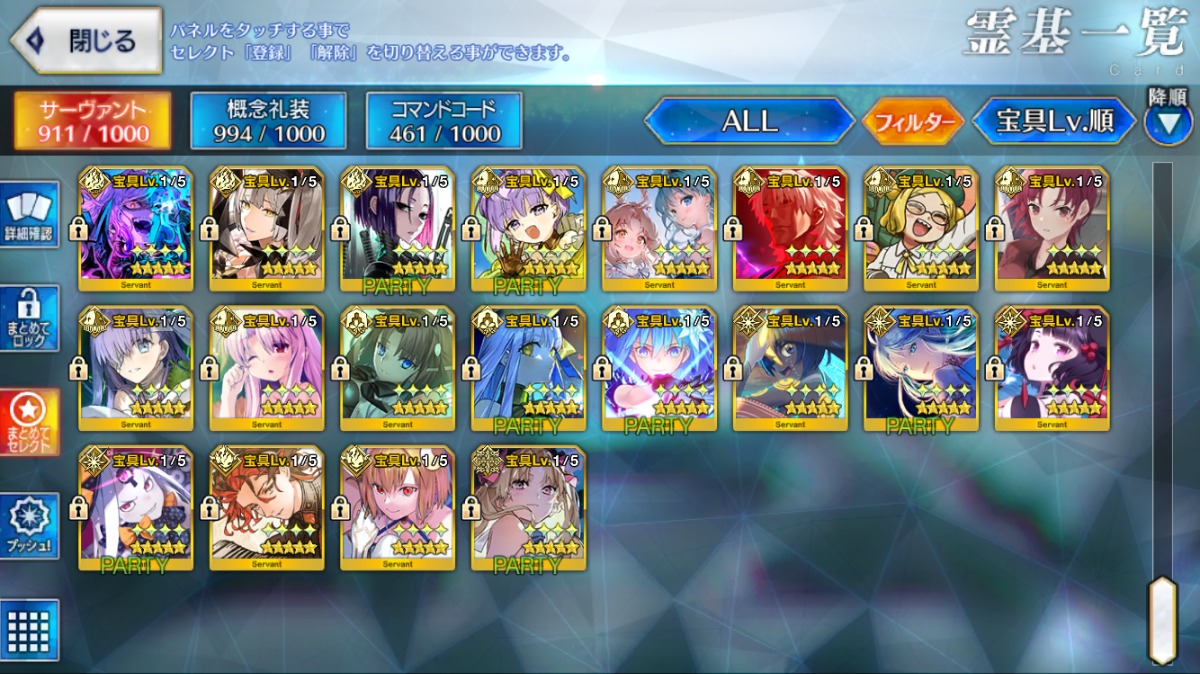Screen dimensions: 1200x674
Task: Pick the blonde servant with glasses
Action: (921, 228)
